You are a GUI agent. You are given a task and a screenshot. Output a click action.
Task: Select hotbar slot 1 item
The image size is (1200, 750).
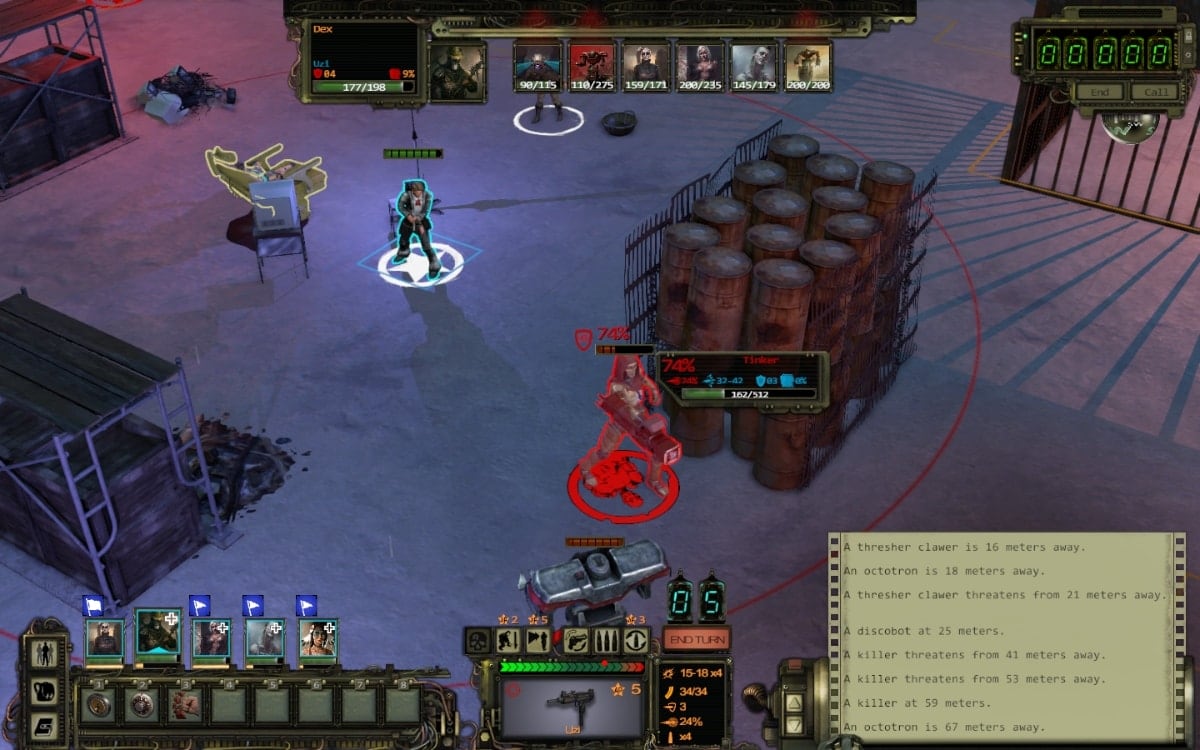point(98,705)
